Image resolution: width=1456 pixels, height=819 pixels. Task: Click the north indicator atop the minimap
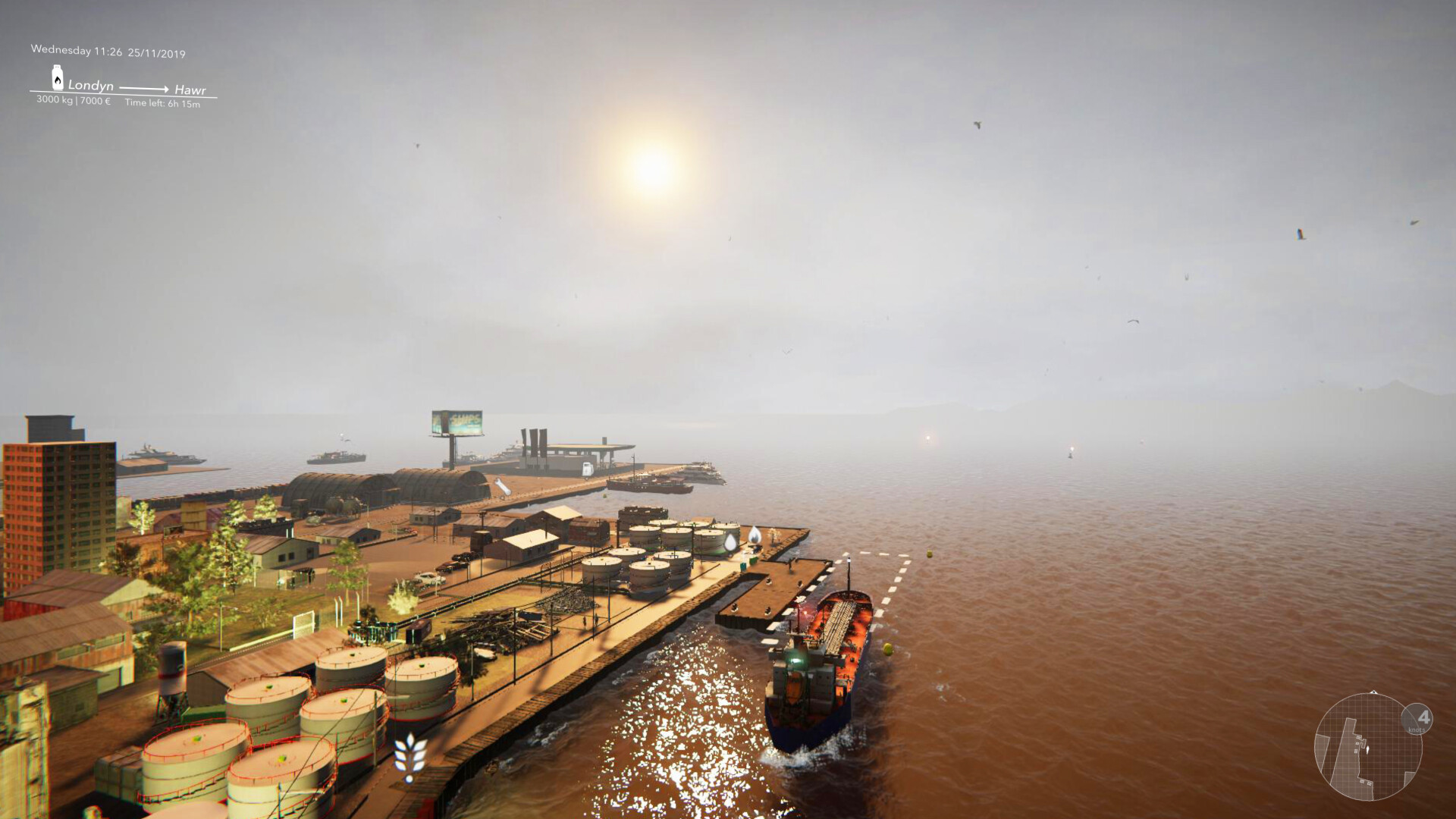(x=1373, y=691)
